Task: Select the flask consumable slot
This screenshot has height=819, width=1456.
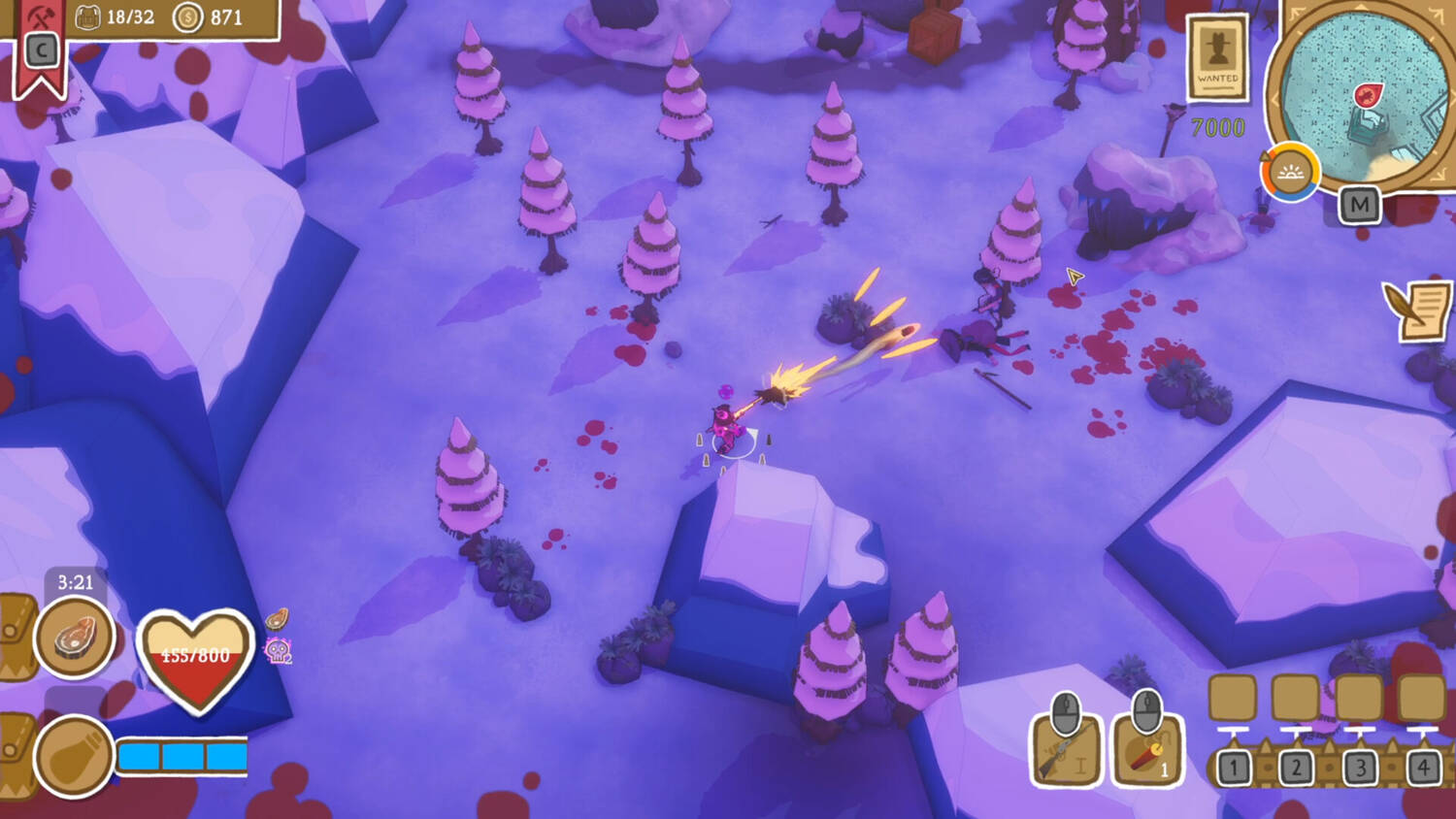Action: 74,757
